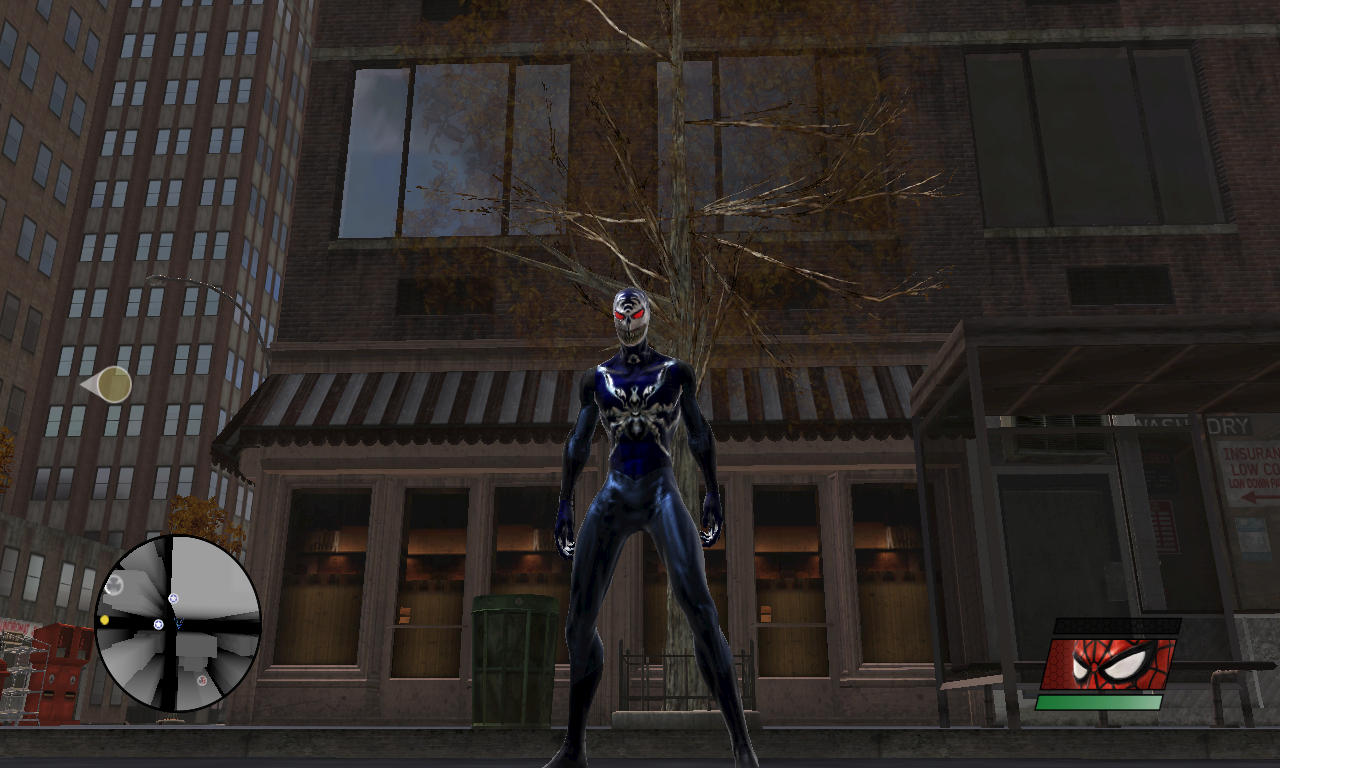Select the red left-pointing arrow on the insurance sign

tap(1258, 496)
